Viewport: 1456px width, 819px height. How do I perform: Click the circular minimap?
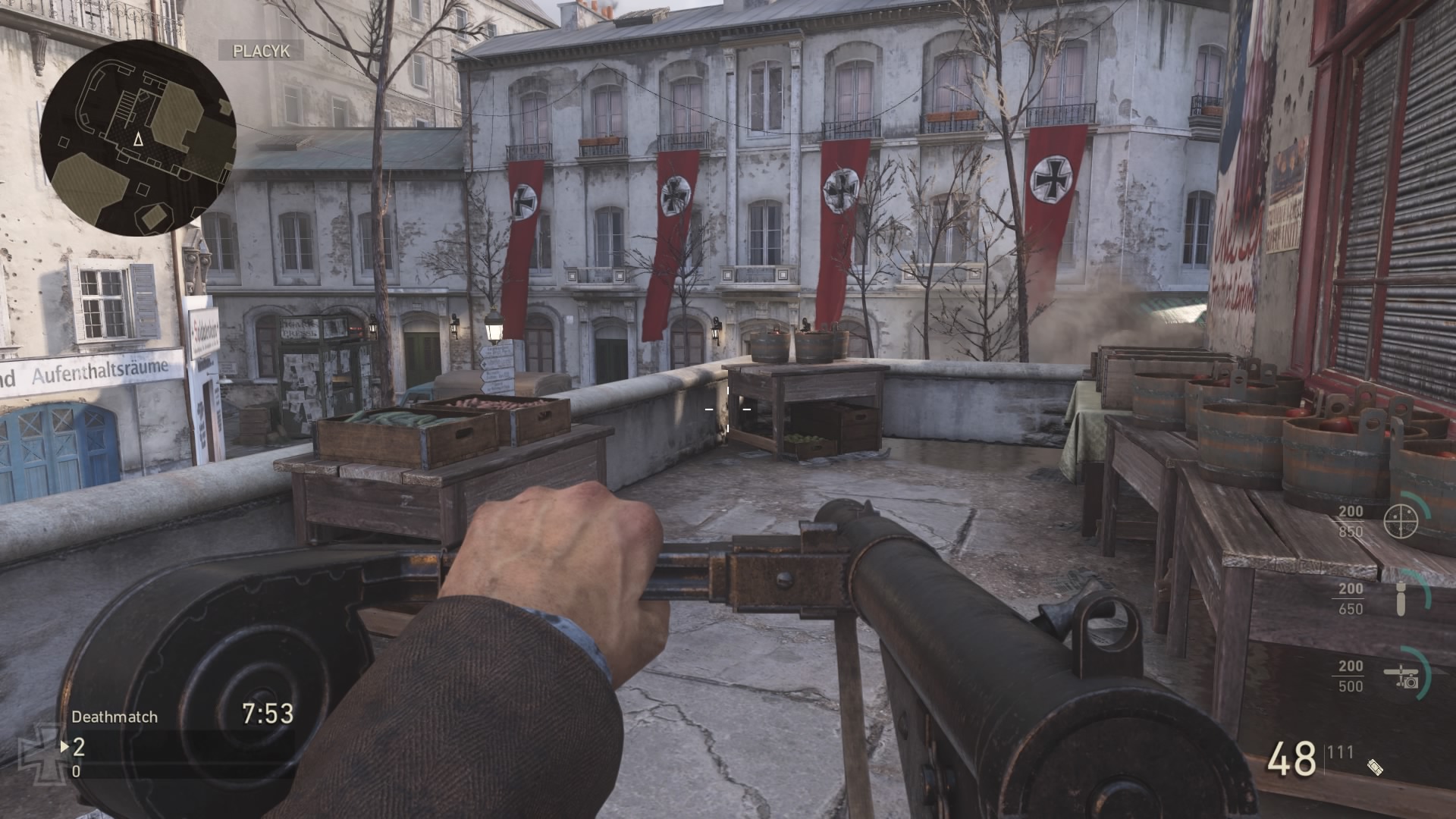click(138, 137)
